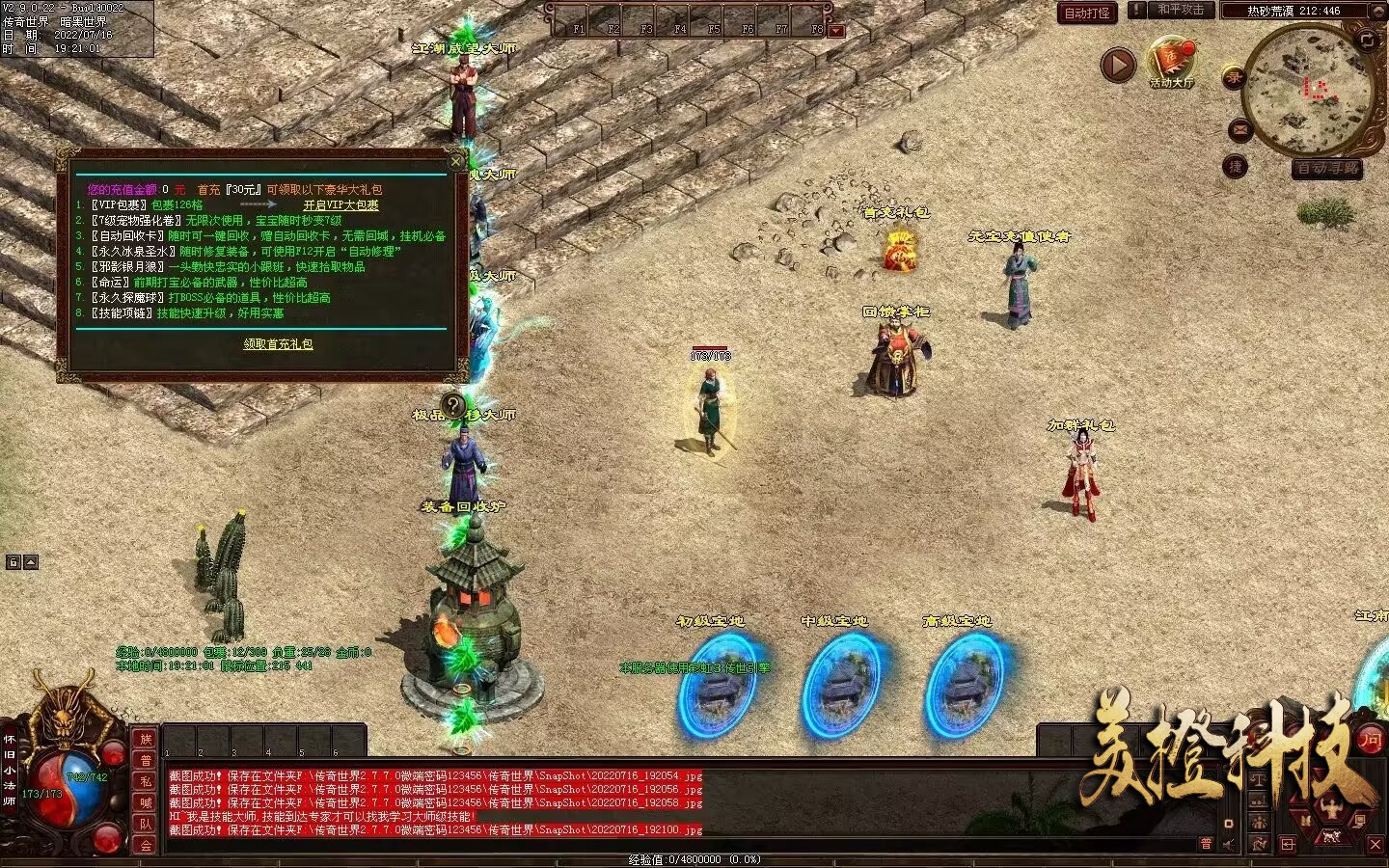Screen dimensions: 1389x868
Task: Open the 问 help button
Action: (1371, 741)
